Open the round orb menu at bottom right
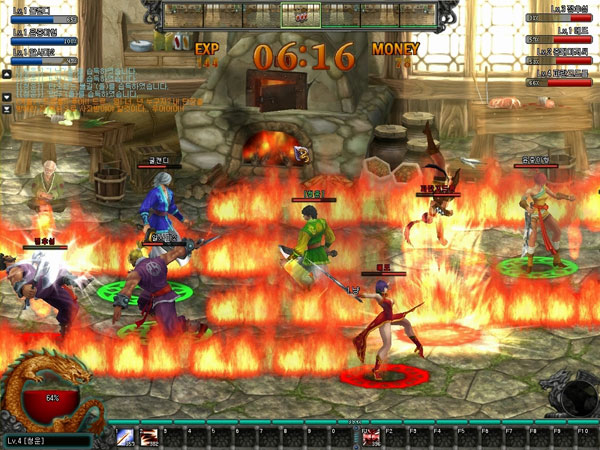The height and width of the screenshot is (450, 600). tap(577, 398)
